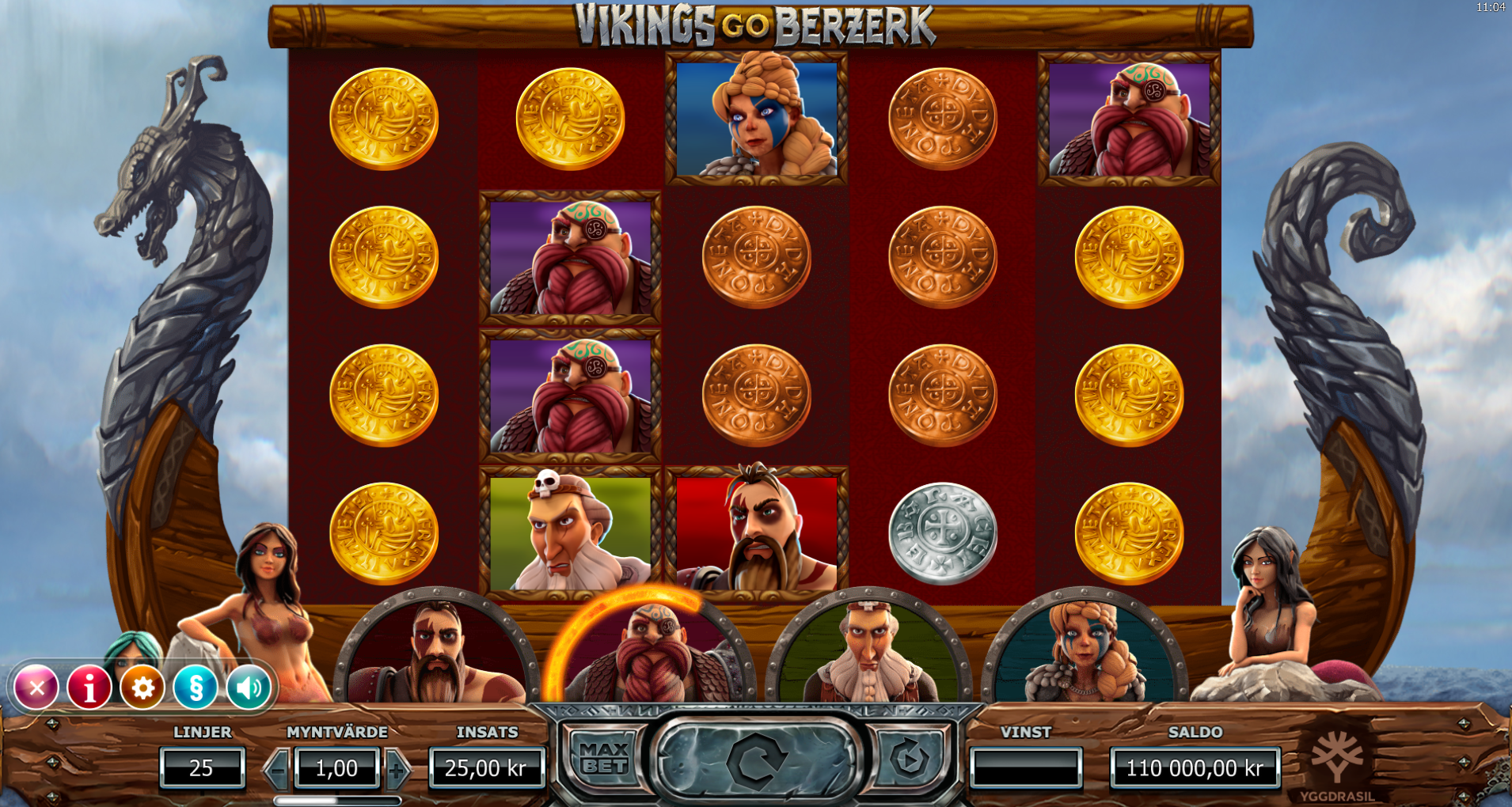Viewport: 1512px width, 807px height.
Task: Mute the game sound
Action: point(249,688)
